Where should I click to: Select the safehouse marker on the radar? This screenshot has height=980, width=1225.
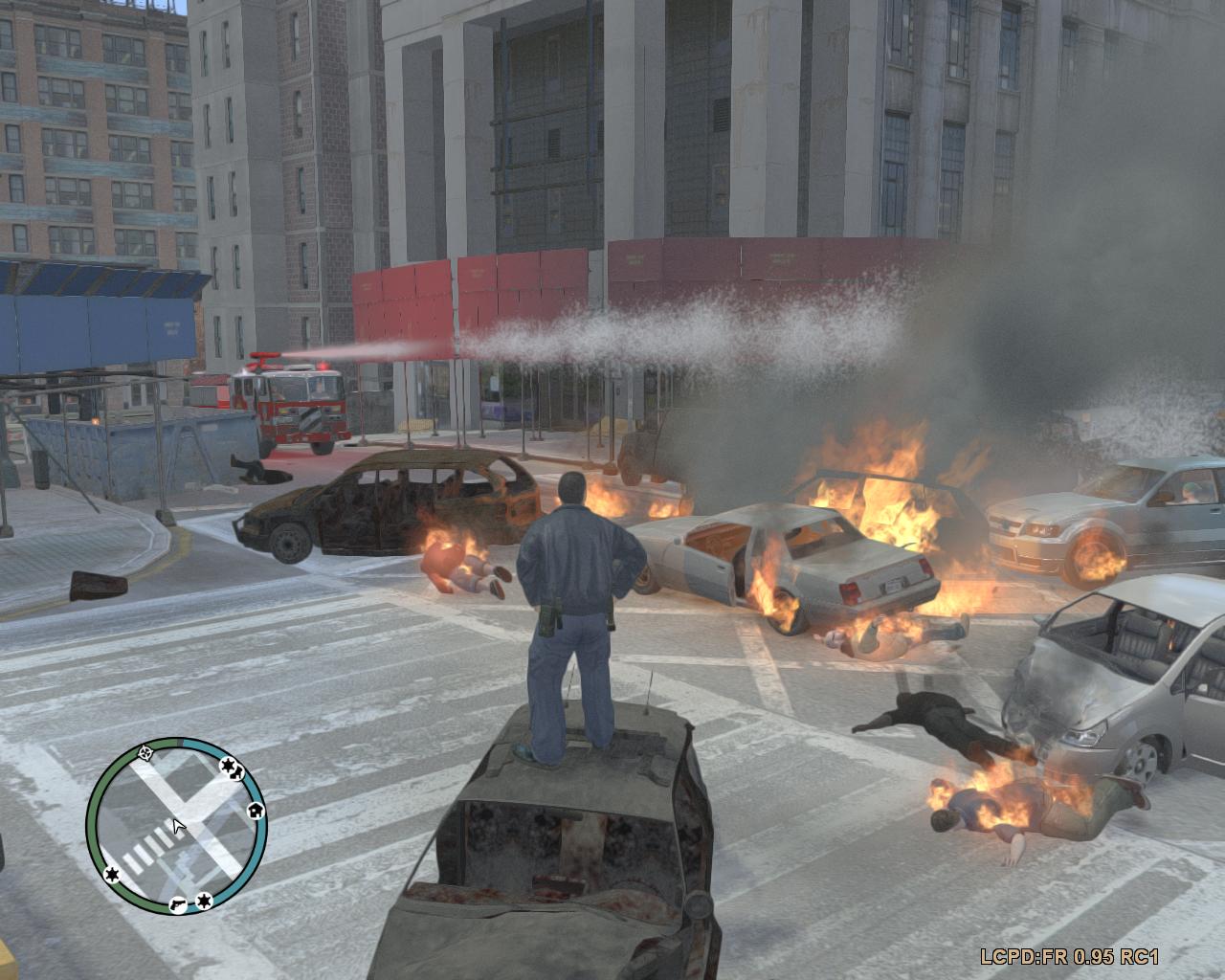tap(255, 811)
